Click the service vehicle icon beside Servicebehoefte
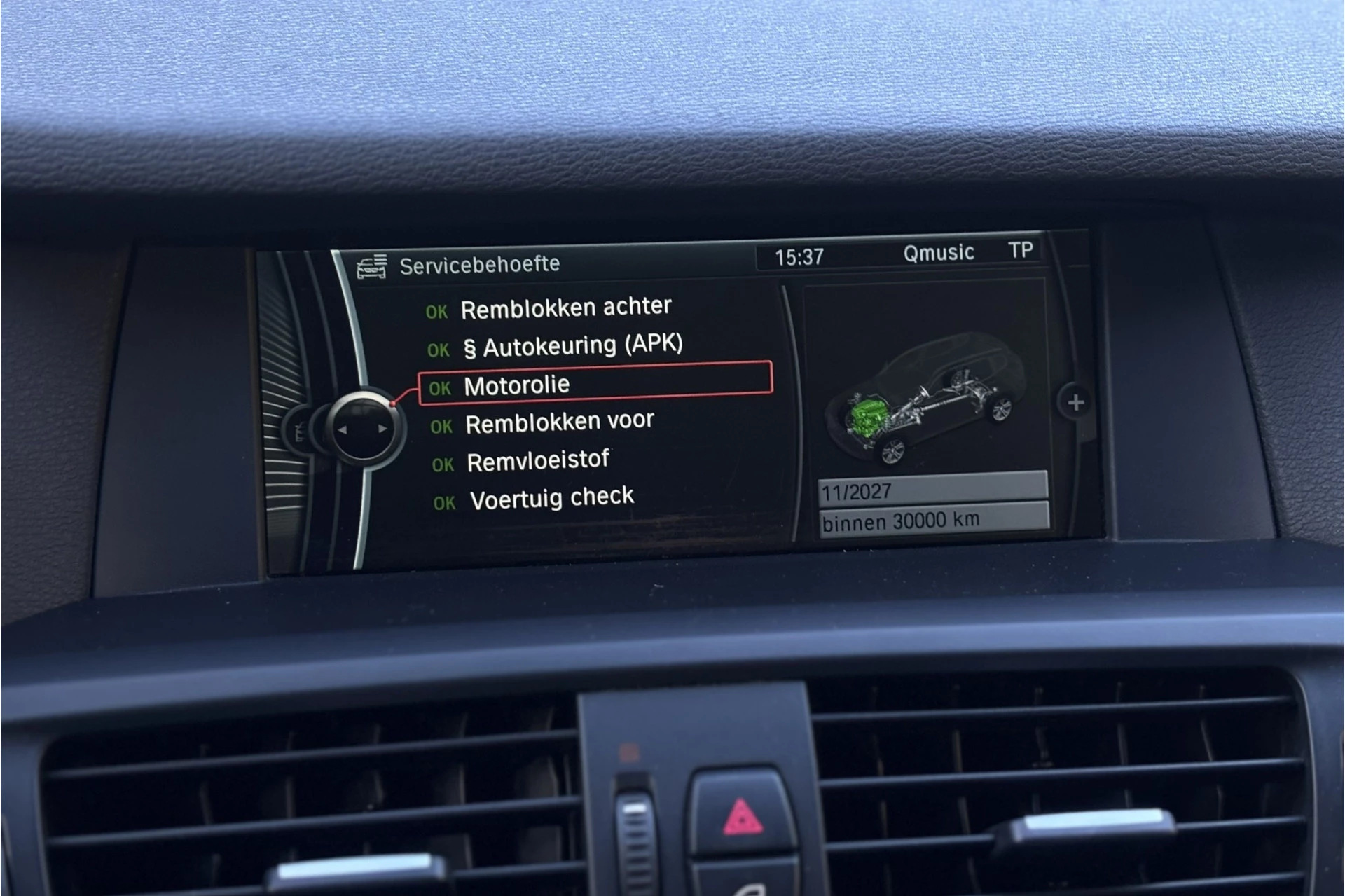The height and width of the screenshot is (896, 1345). coord(371,264)
